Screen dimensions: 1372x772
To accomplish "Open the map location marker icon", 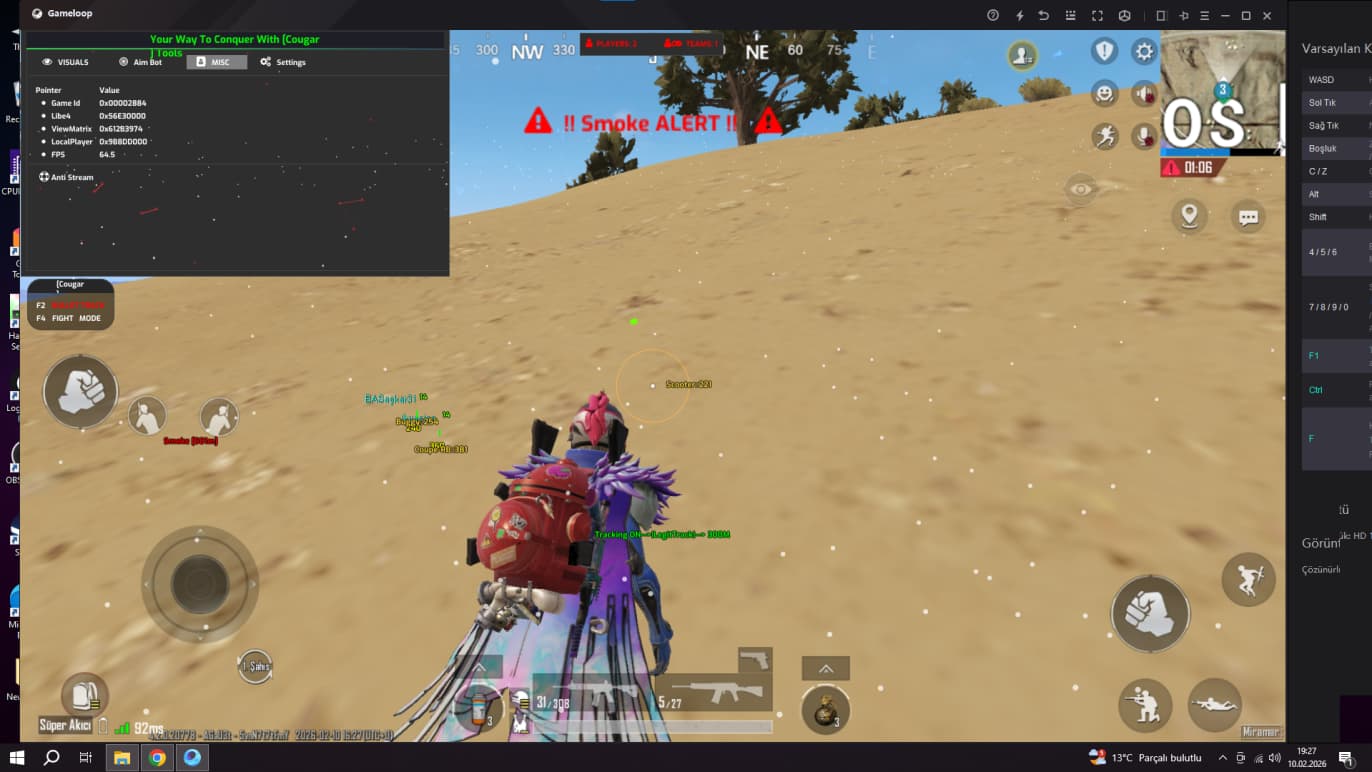I will 1189,215.
